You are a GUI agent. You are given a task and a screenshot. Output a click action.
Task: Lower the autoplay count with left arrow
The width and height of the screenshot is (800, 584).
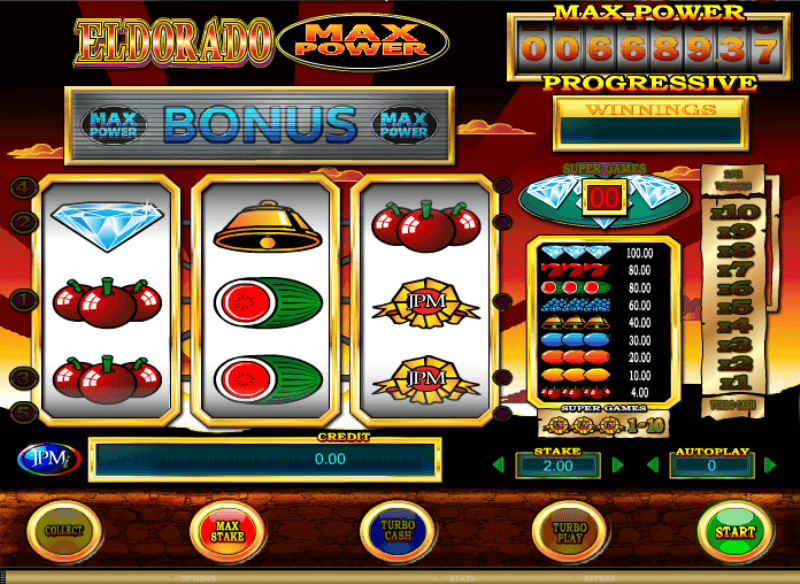pos(652,465)
